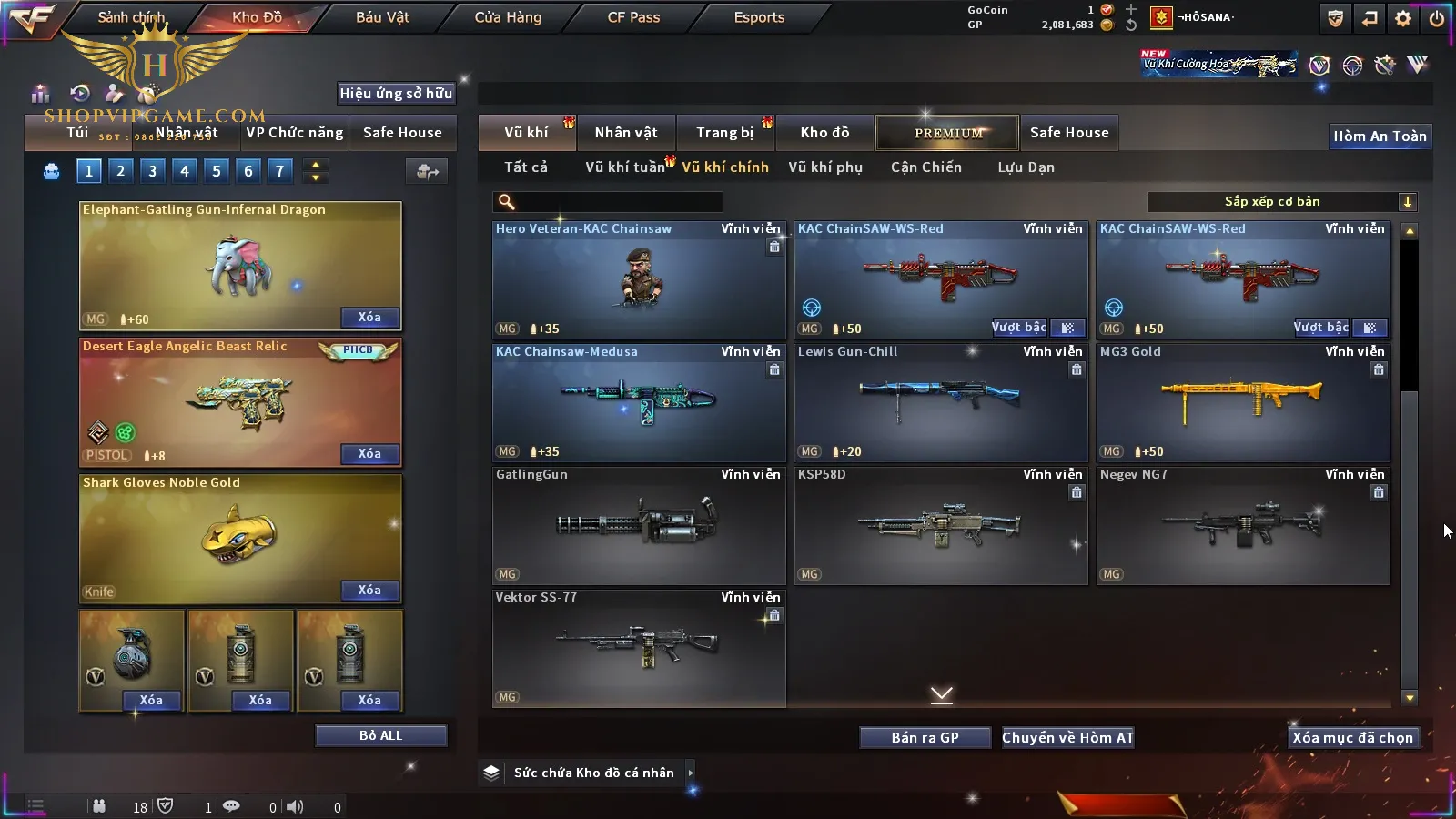Show the Cận Chiến melee category
The image size is (1456, 819).
[925, 167]
